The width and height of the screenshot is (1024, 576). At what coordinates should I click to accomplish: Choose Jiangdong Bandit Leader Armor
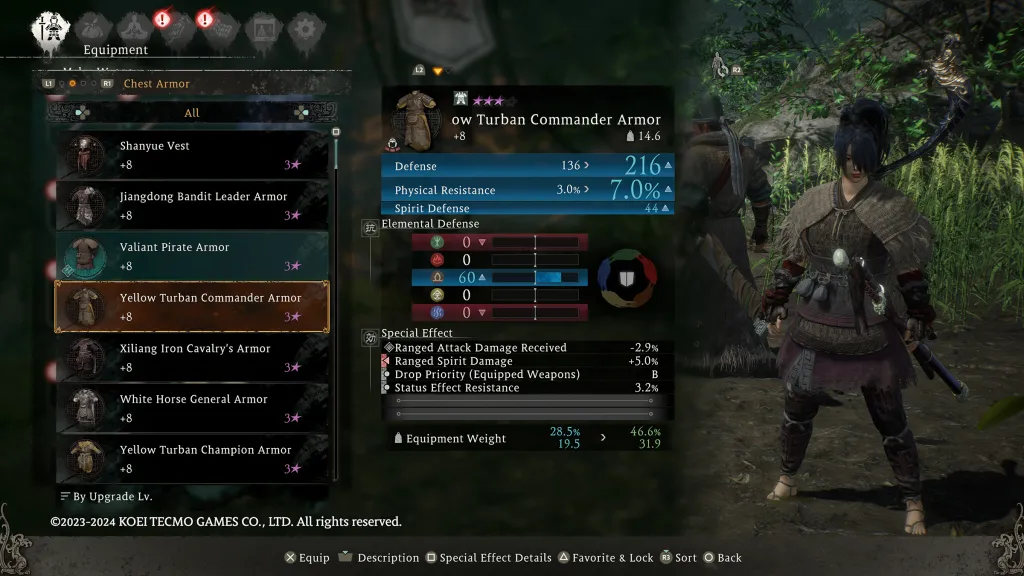pos(190,206)
